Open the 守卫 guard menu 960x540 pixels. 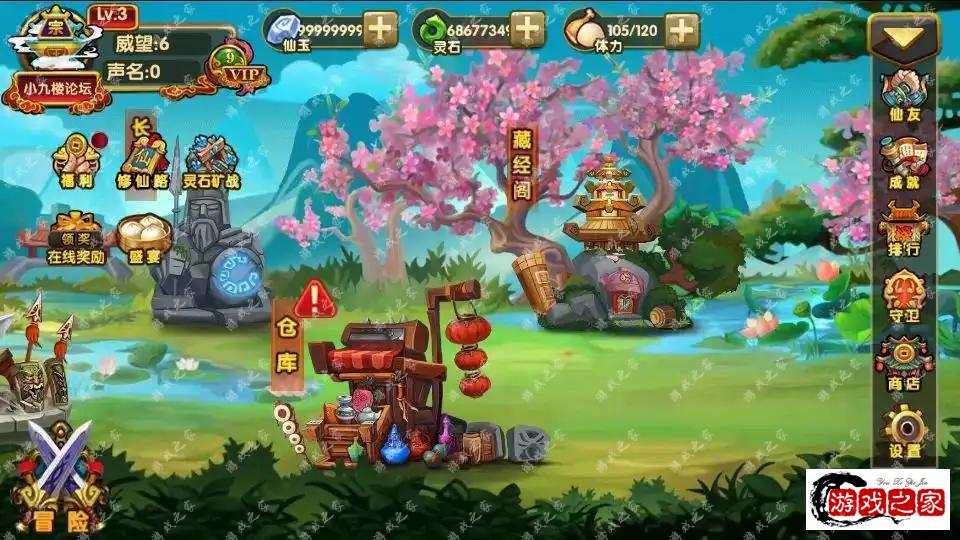click(x=903, y=297)
